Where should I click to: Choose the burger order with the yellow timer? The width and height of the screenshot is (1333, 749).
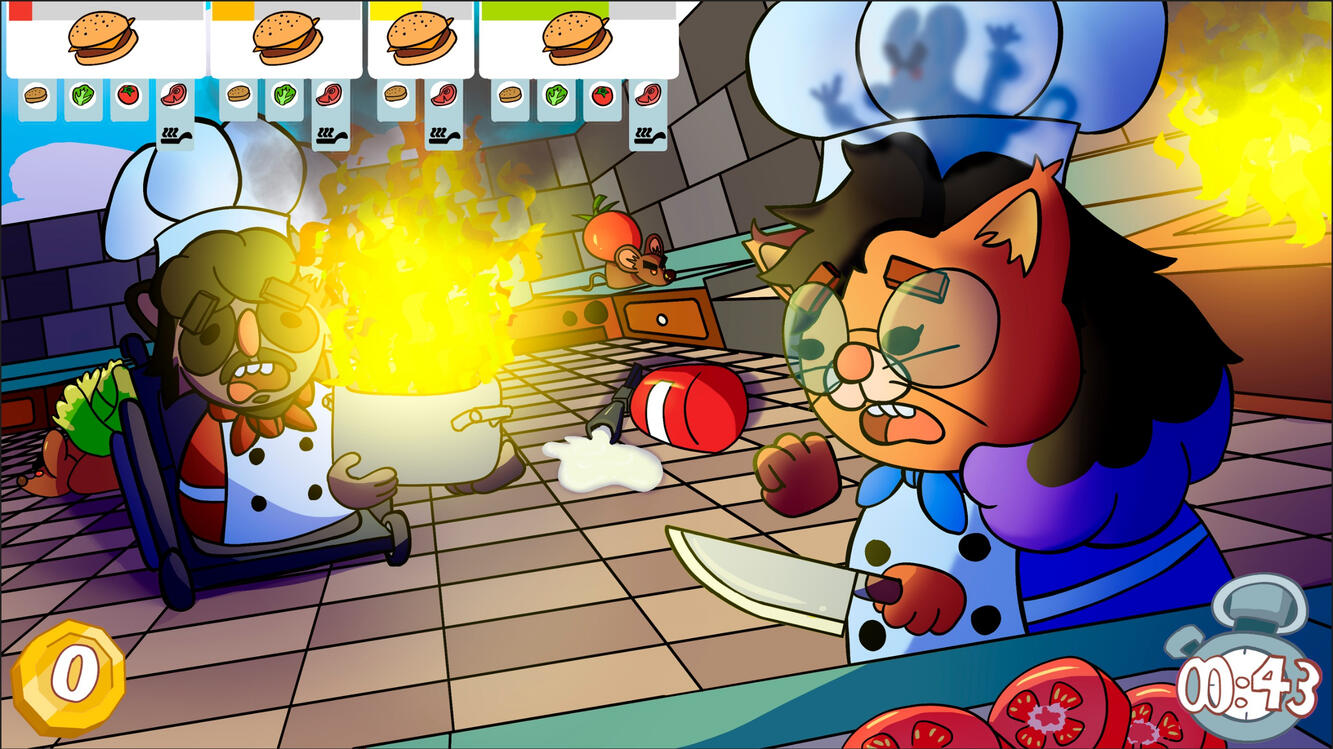tap(421, 40)
